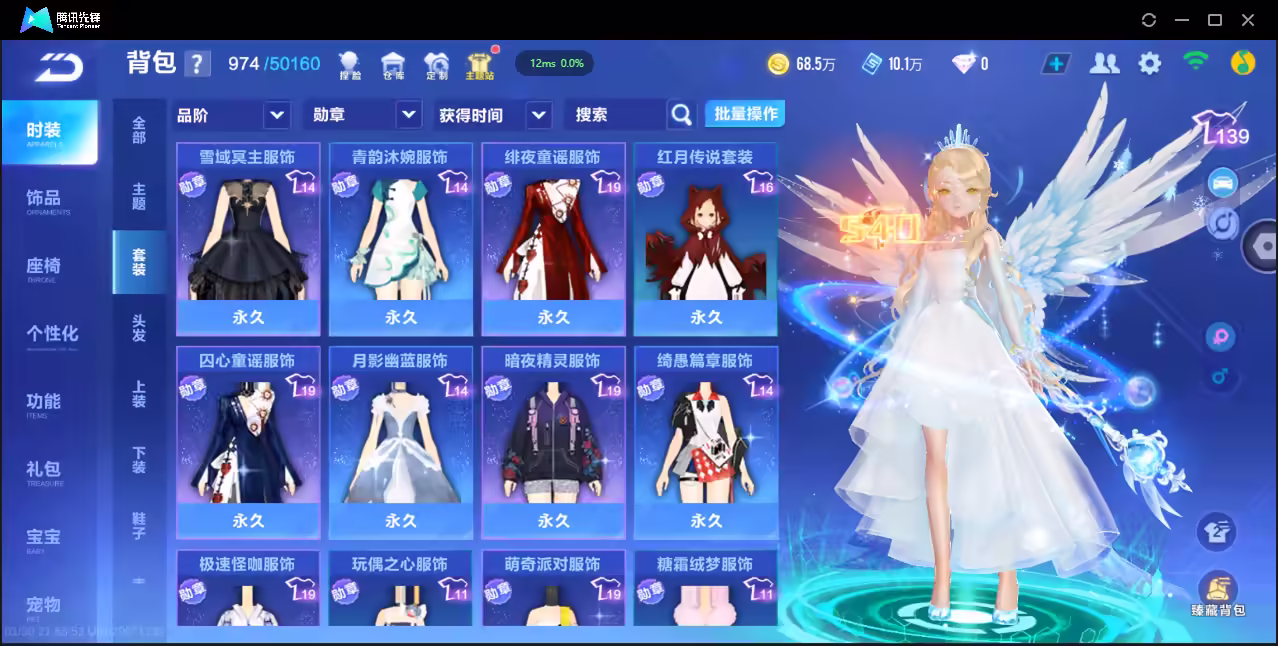Open the settings gear icon
Screen dimensions: 1278x646
point(1150,64)
